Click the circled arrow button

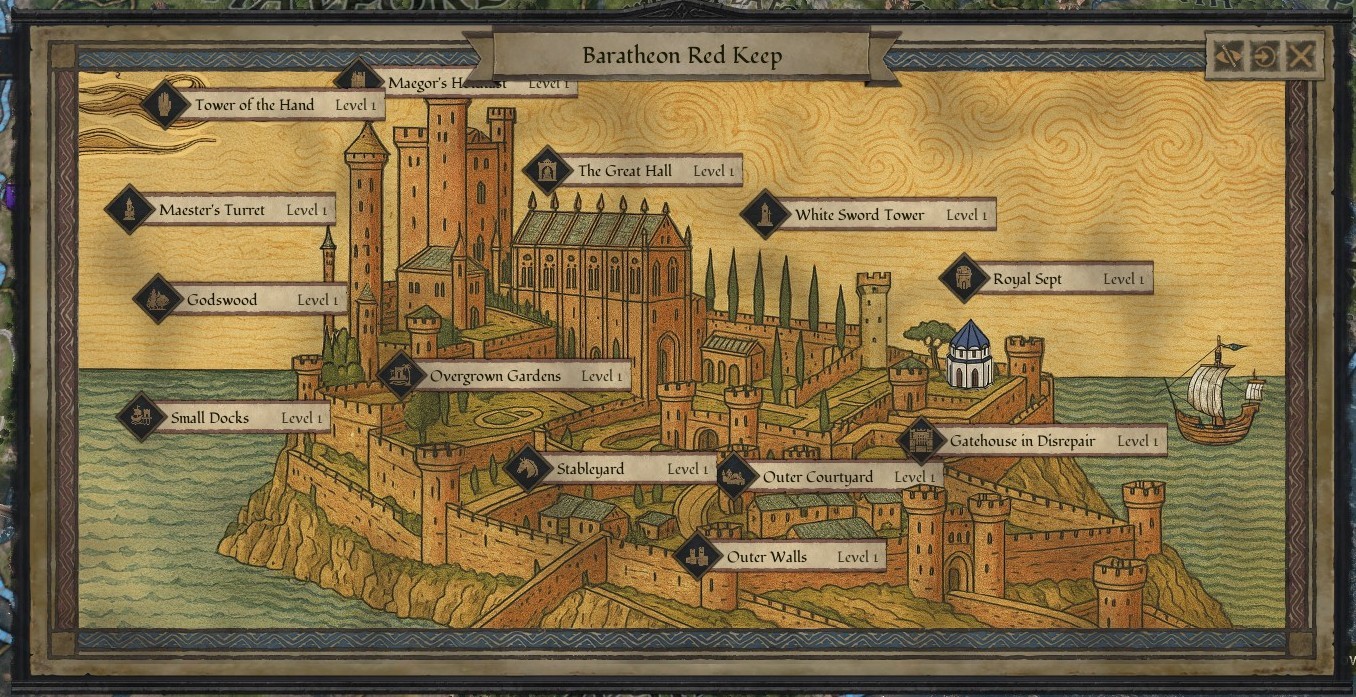(x=1264, y=56)
